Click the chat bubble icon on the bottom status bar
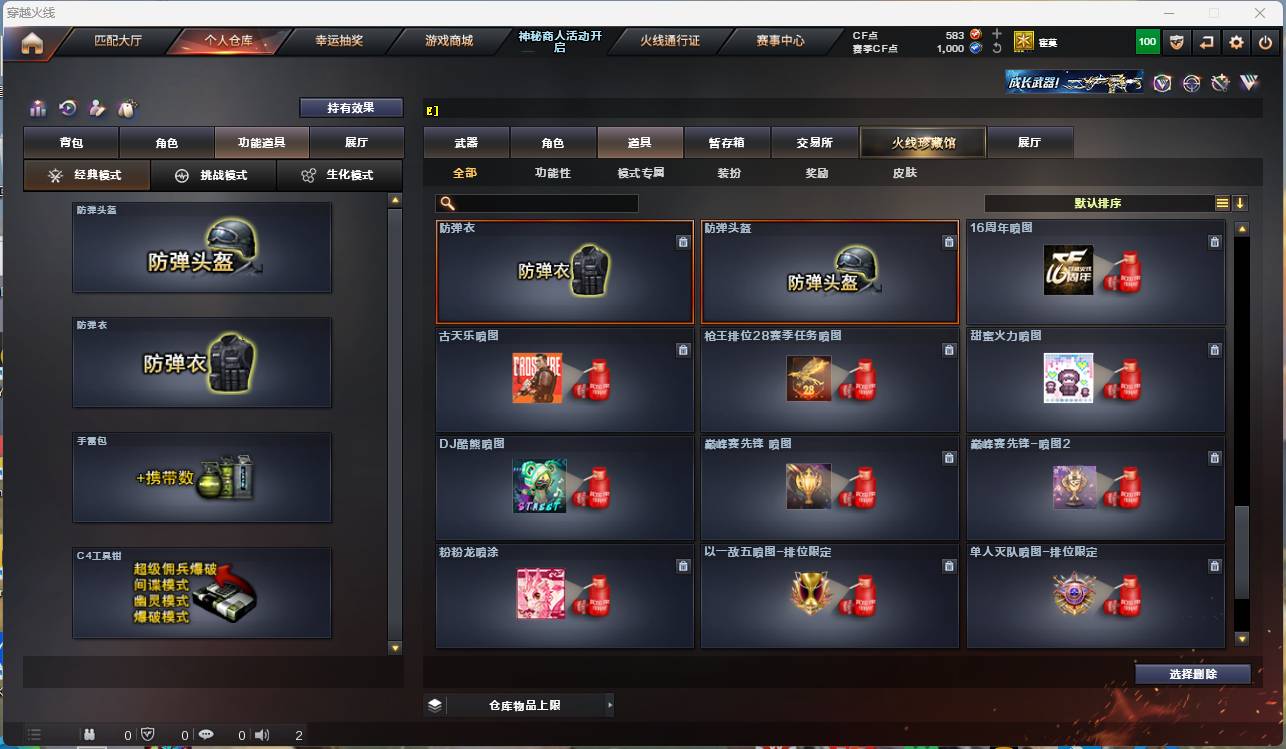Image resolution: width=1286 pixels, height=749 pixels. coord(206,733)
